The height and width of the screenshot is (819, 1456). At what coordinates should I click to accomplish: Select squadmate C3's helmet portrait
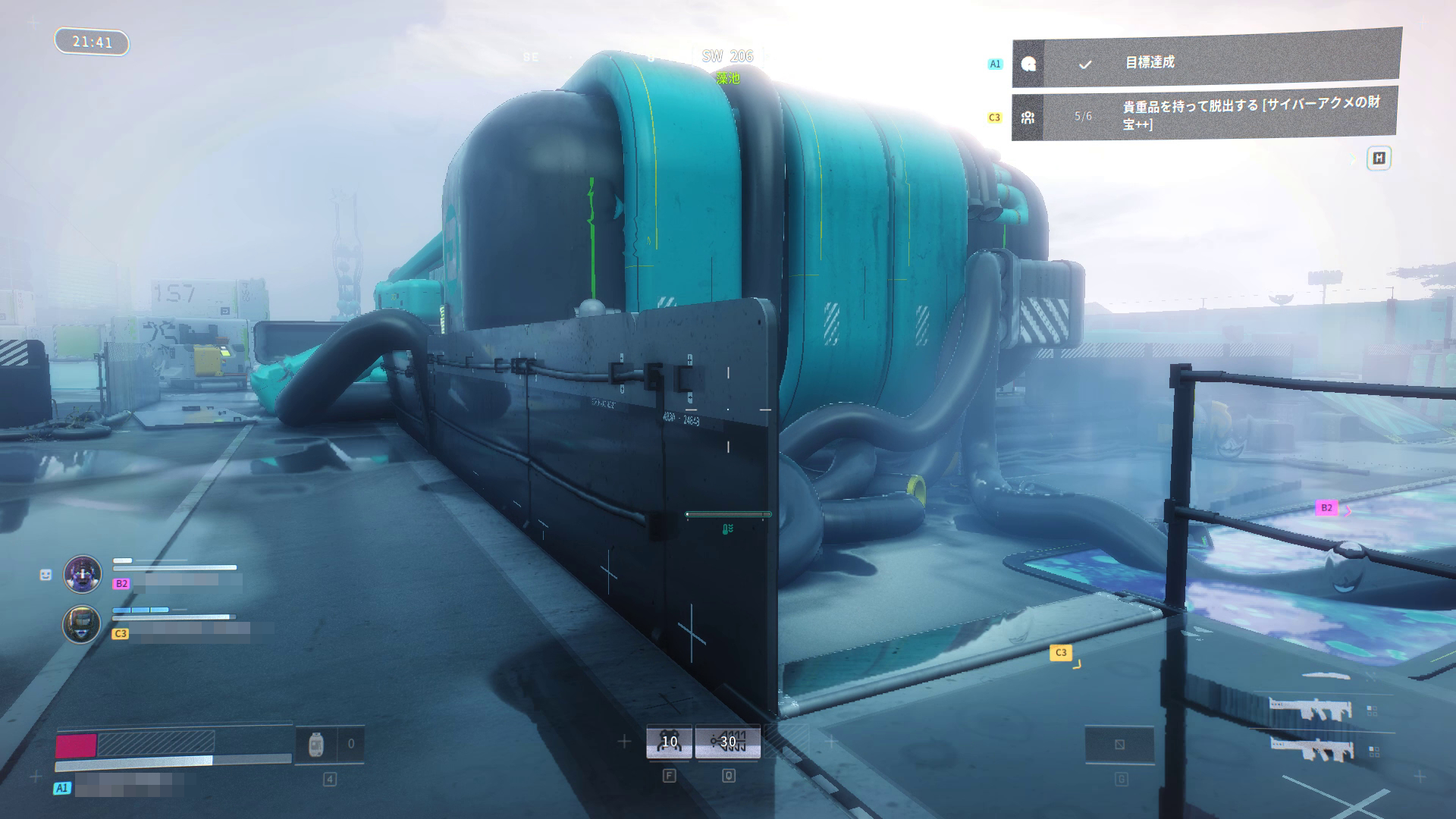[x=81, y=624]
